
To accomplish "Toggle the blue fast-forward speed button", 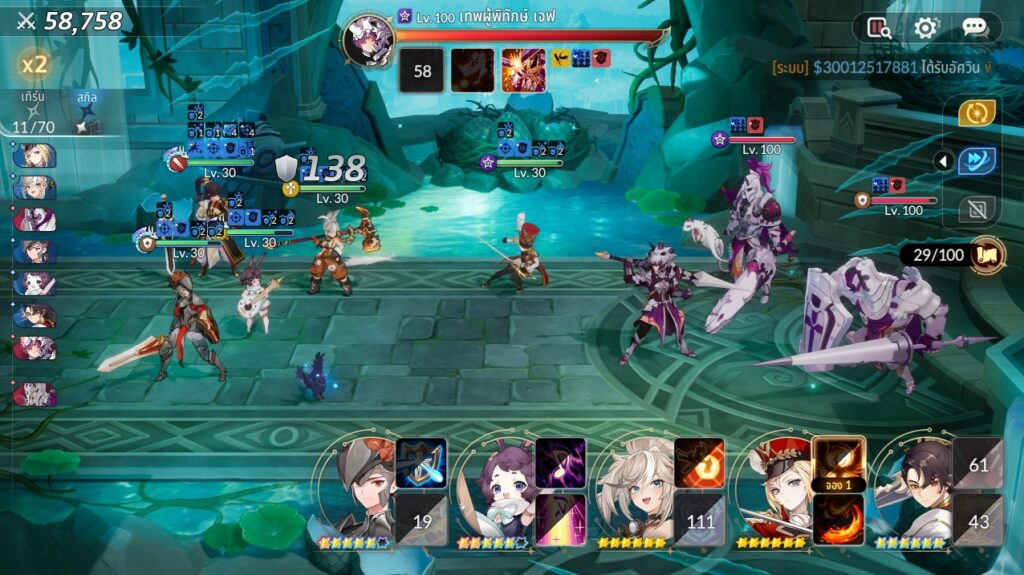I will (976, 161).
